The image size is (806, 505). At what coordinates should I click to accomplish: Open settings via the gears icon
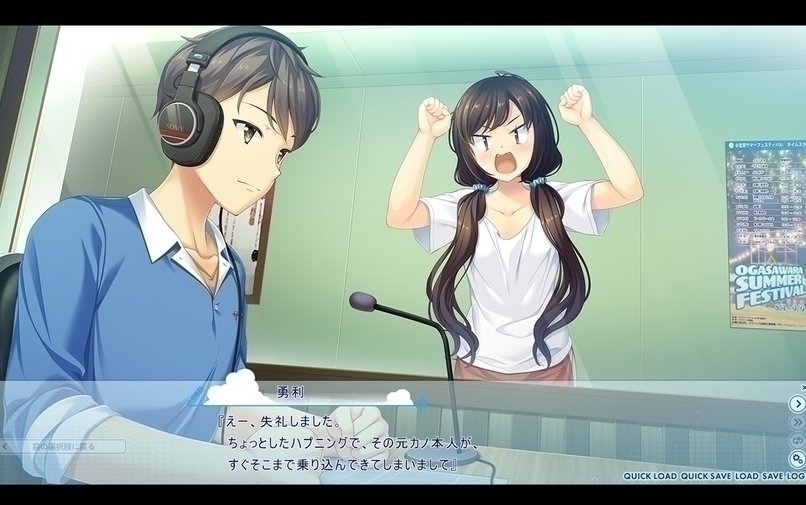coord(797,459)
